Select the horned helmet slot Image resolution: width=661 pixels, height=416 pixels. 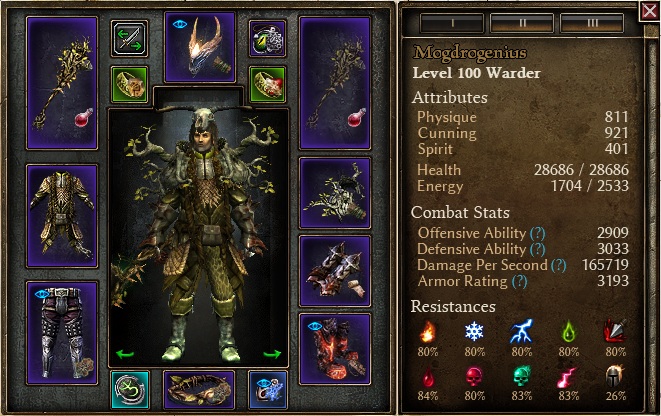tap(199, 46)
